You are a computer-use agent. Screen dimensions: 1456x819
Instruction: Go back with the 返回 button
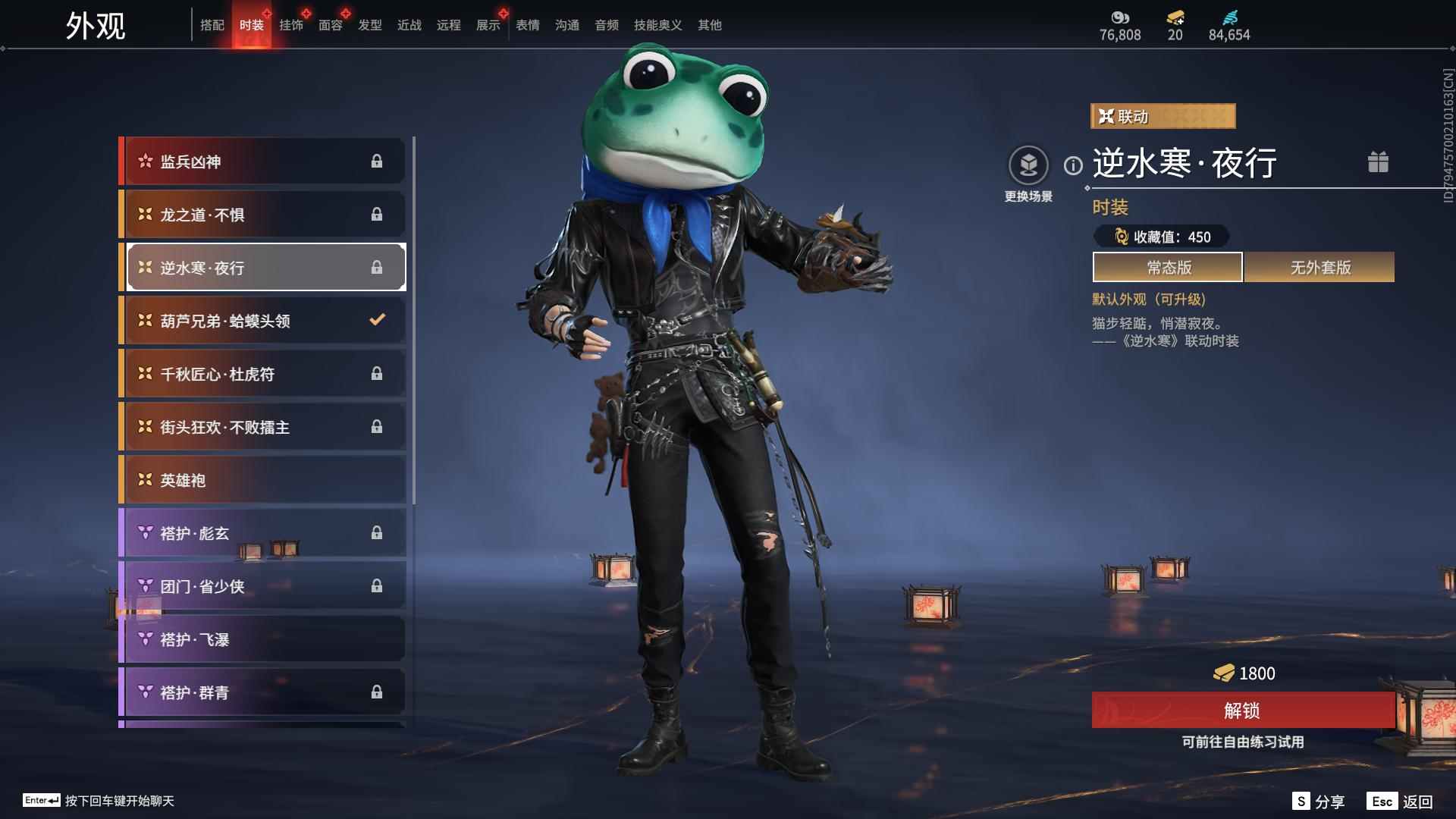pyautogui.click(x=1400, y=802)
